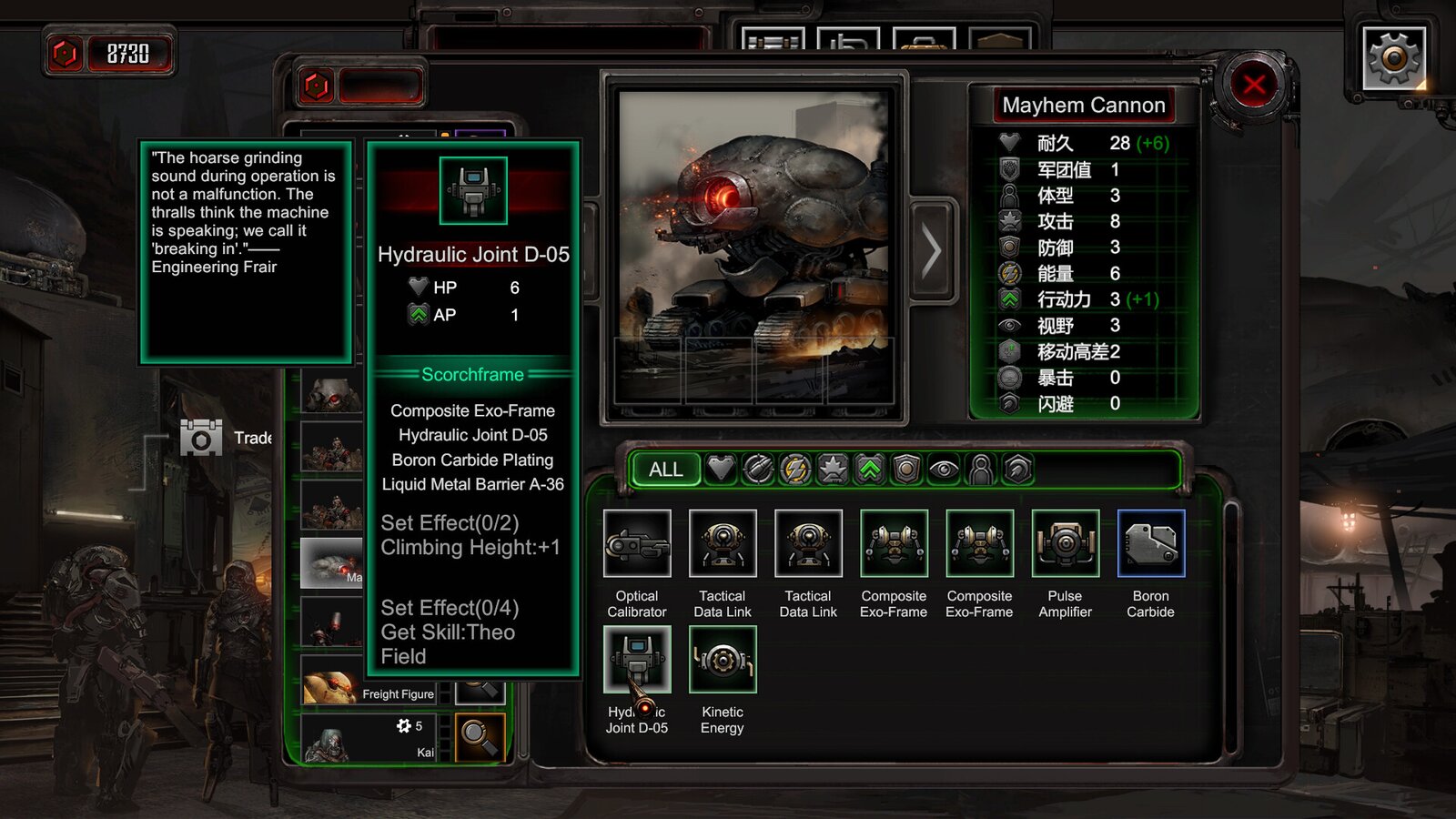Screen dimensions: 1456x819
Task: Filter modules by heart durability icon
Action: click(721, 470)
